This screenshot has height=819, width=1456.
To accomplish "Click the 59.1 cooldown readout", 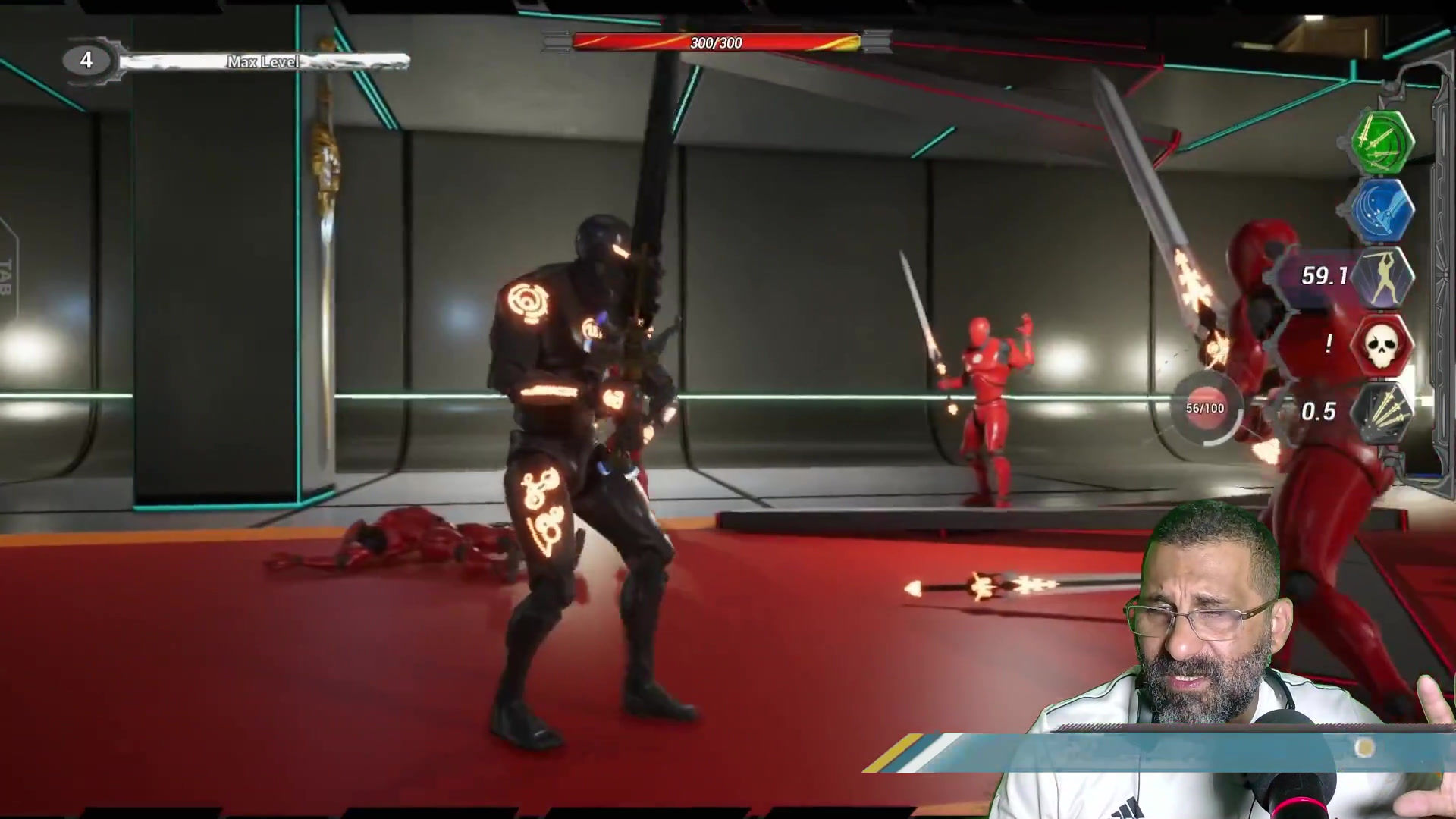I will click(1323, 276).
